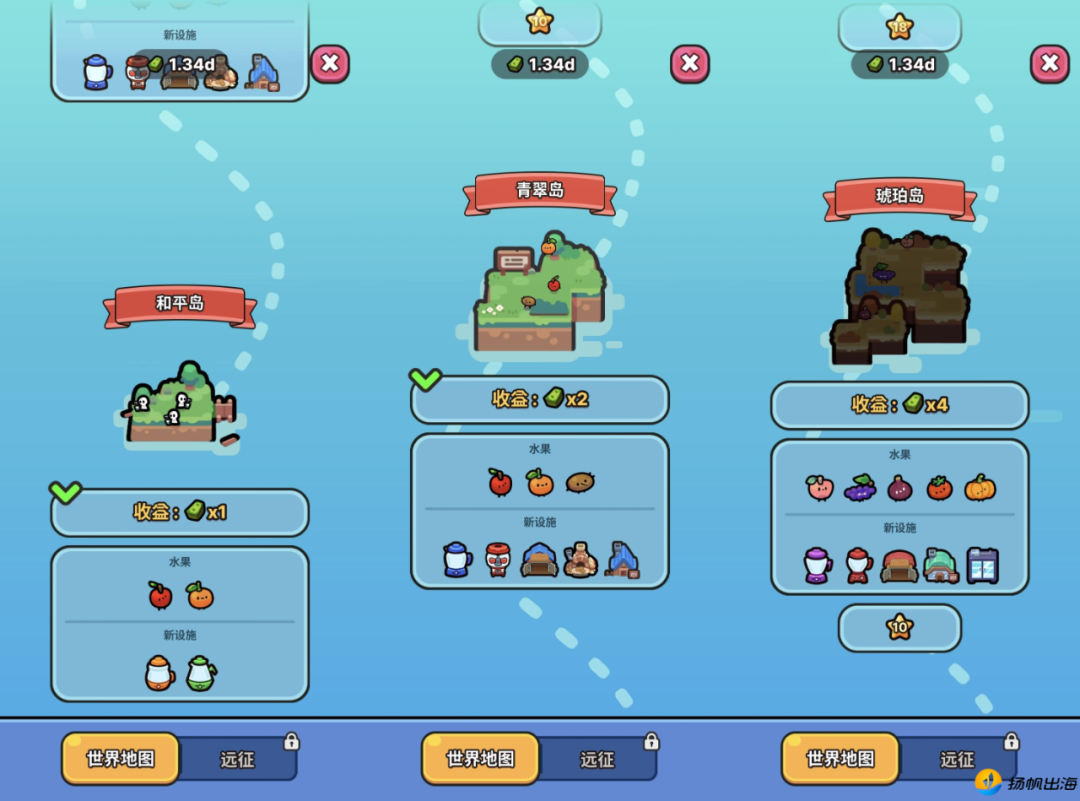View the 和平岛 fruits and facilities panel

click(180, 623)
